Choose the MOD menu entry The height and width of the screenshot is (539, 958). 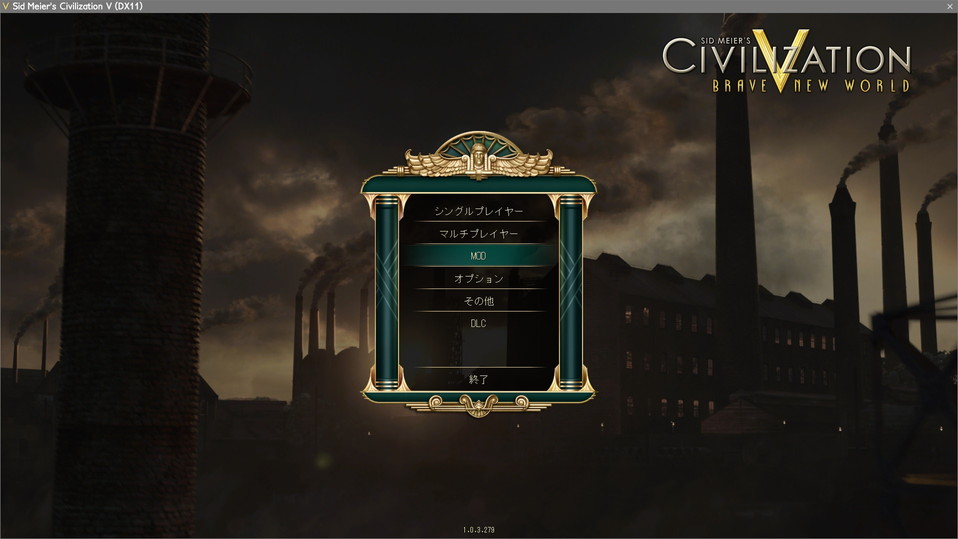coord(478,256)
